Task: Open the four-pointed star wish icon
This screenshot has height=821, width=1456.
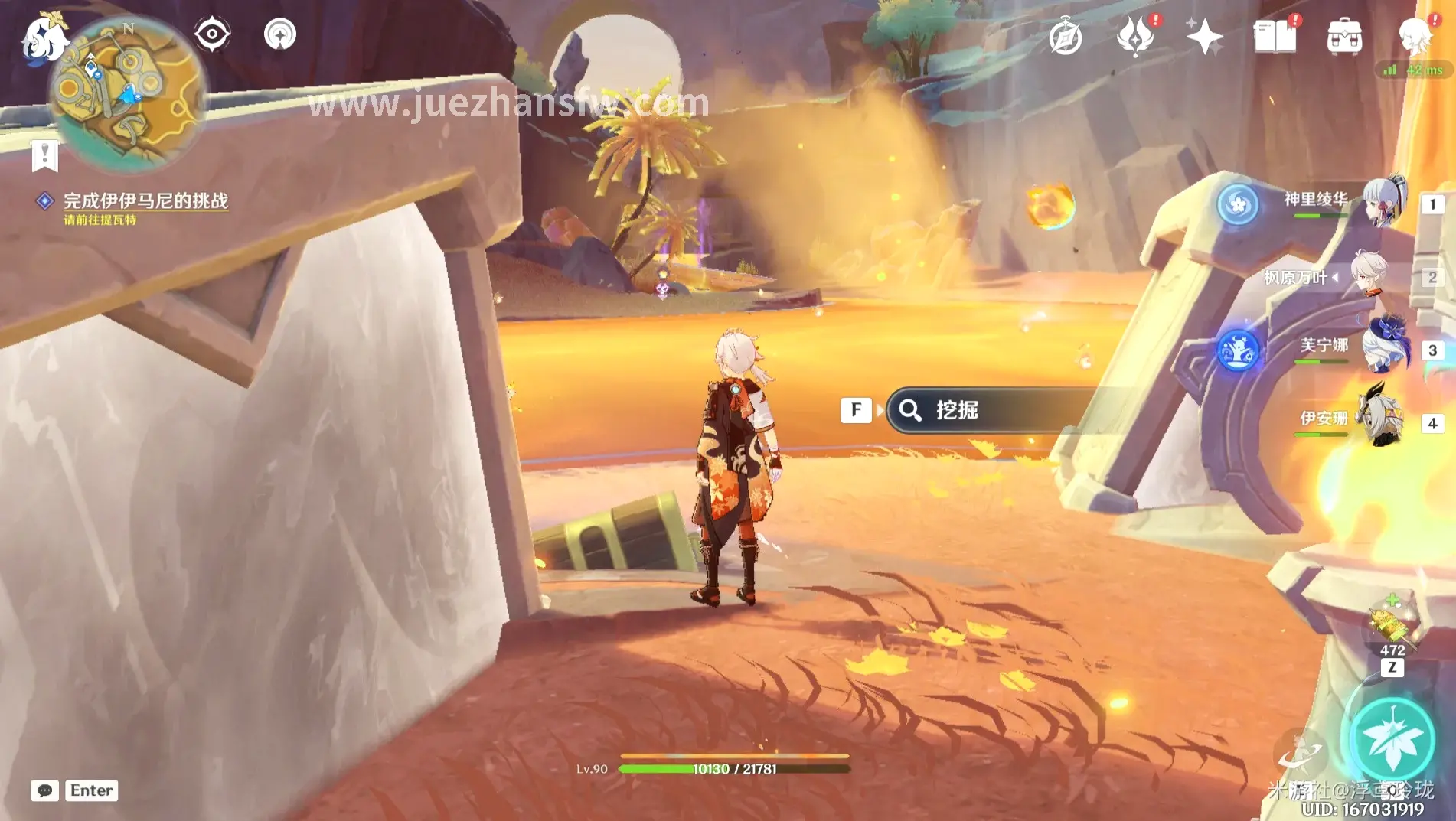Action: (1204, 37)
